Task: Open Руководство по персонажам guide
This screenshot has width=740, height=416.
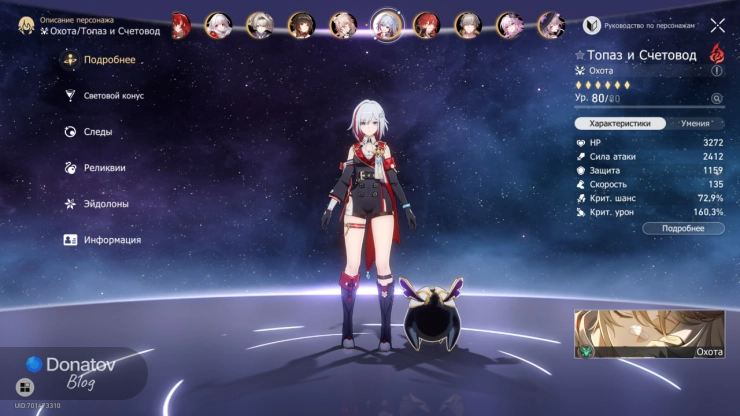Action: pos(649,25)
